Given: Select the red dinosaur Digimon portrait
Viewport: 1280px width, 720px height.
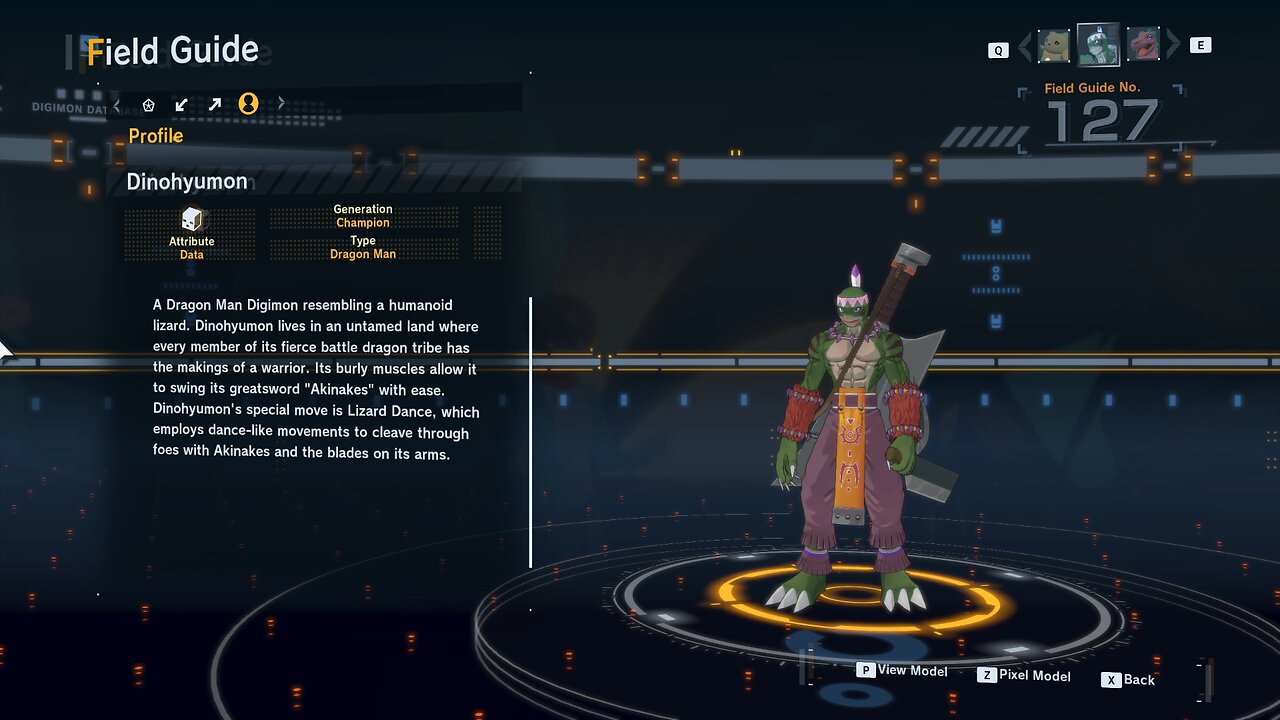Looking at the screenshot, I should coord(1143,45).
